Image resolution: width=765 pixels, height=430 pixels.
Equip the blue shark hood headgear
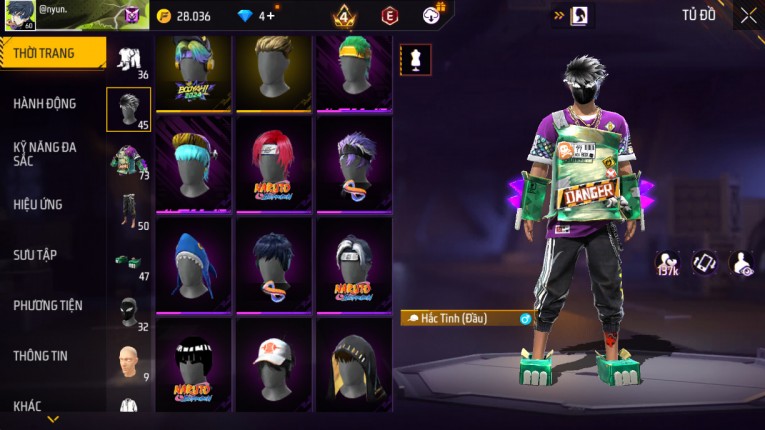coord(193,263)
